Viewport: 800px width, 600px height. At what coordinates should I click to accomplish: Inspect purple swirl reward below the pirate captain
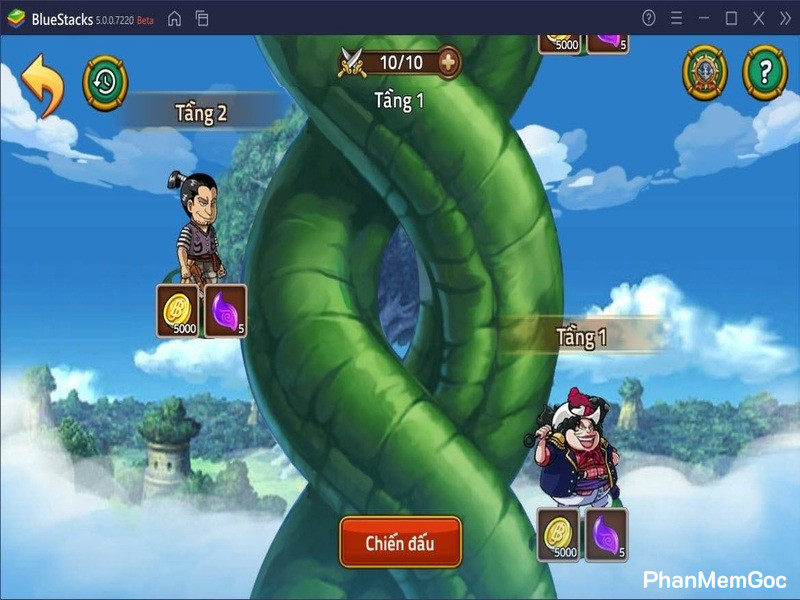[x=606, y=534]
